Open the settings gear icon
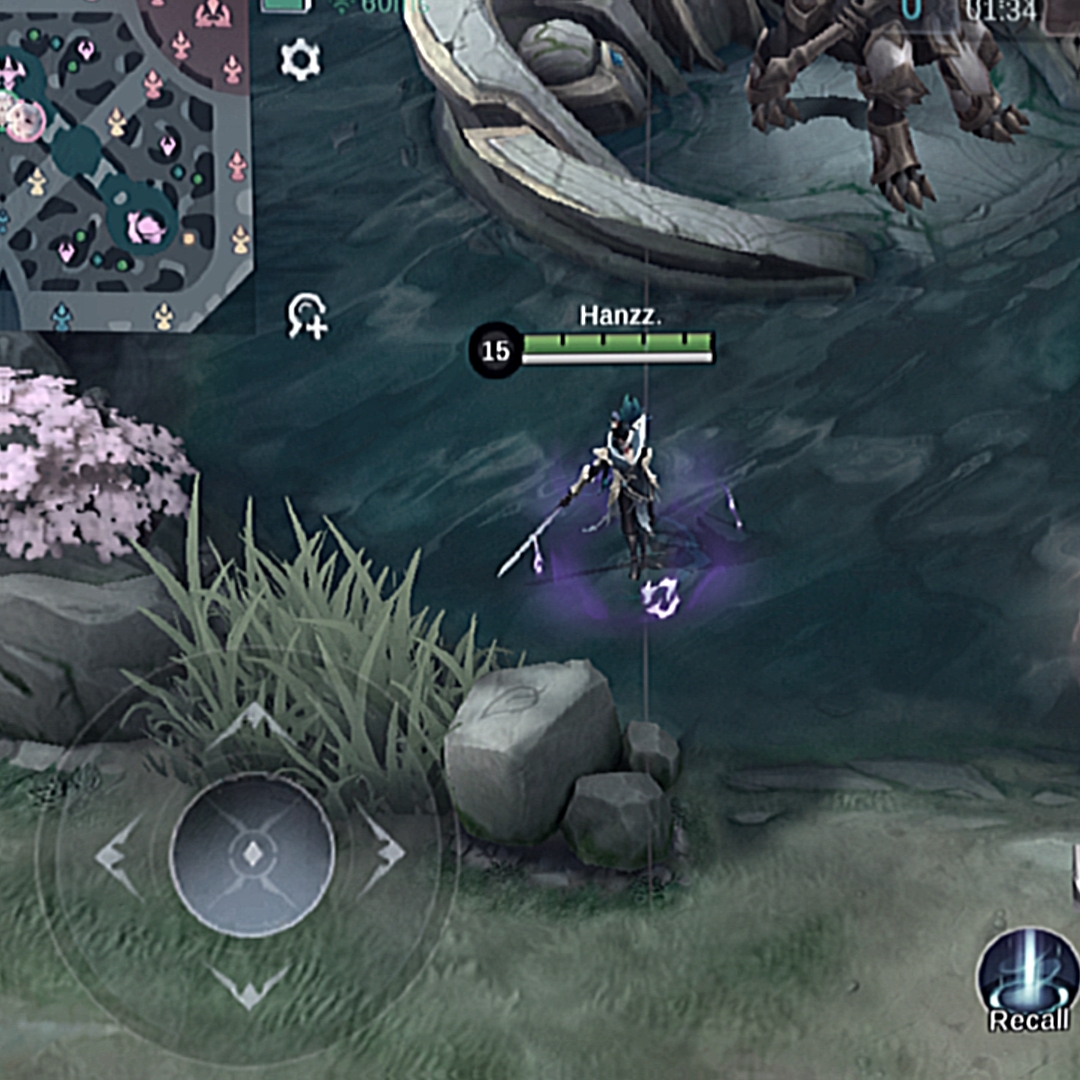Screen dimensions: 1080x1080 pos(299,61)
